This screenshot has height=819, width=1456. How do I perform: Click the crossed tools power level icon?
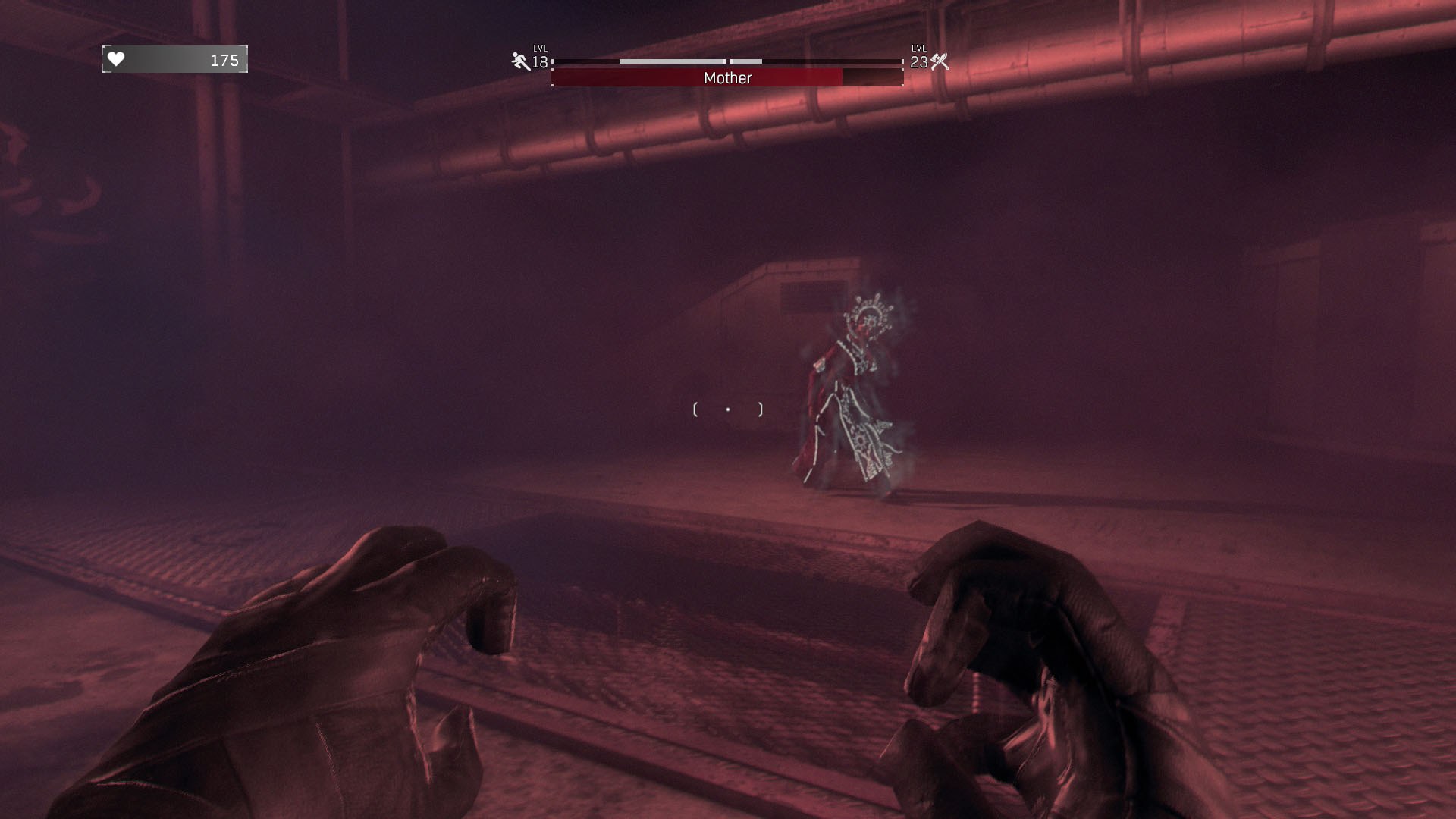pos(940,61)
